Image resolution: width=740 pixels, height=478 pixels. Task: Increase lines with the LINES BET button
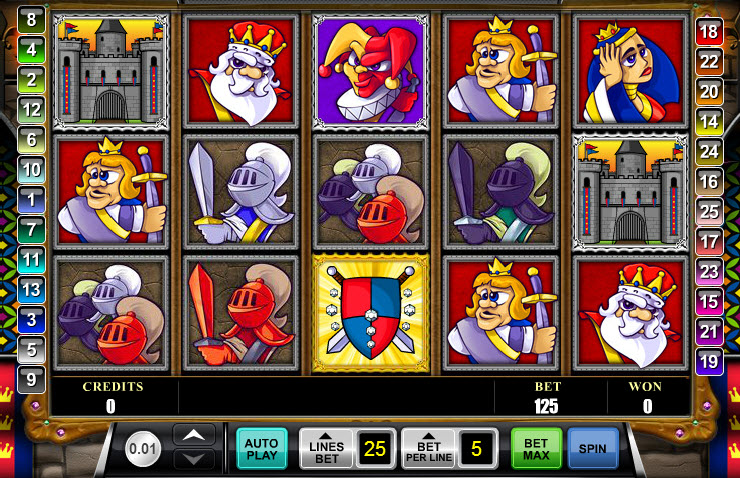click(326, 449)
